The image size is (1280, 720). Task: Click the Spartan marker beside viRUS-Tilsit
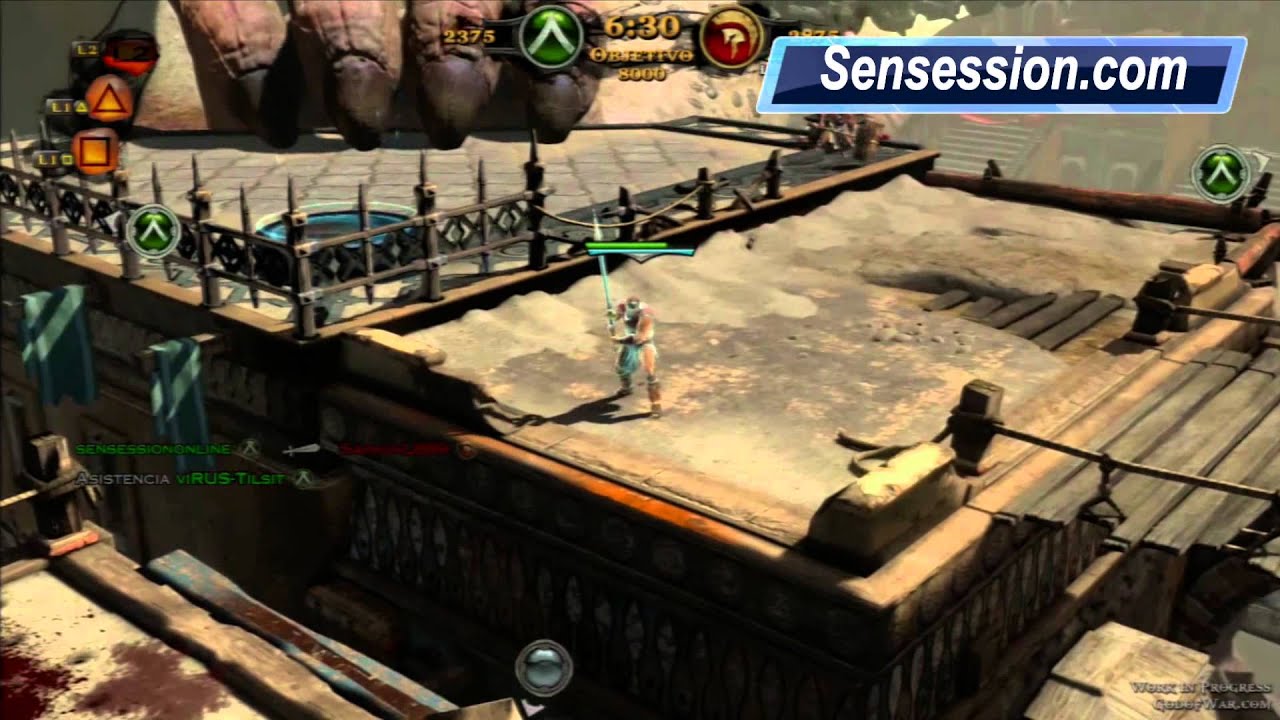(x=302, y=476)
